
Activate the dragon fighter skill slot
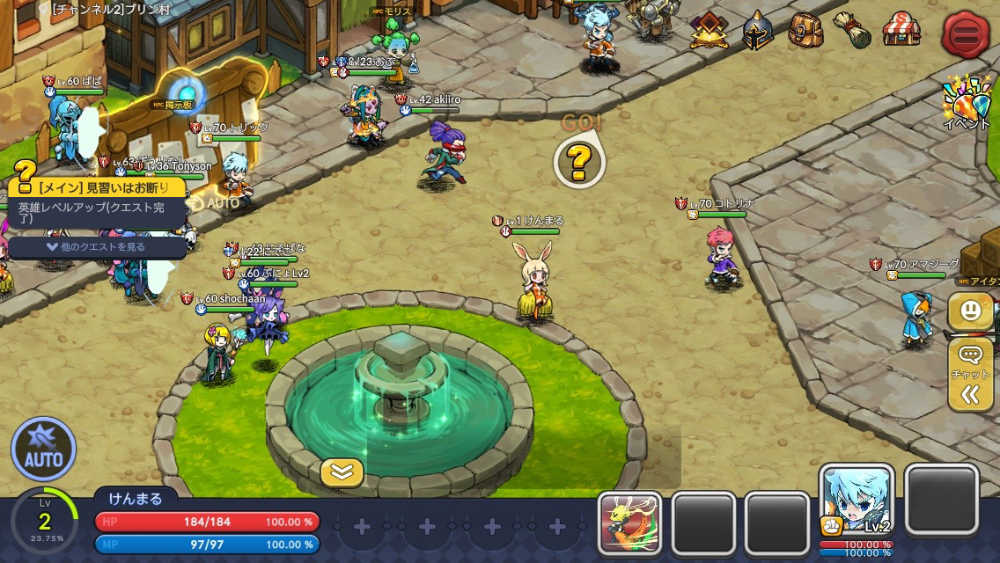tap(630, 522)
